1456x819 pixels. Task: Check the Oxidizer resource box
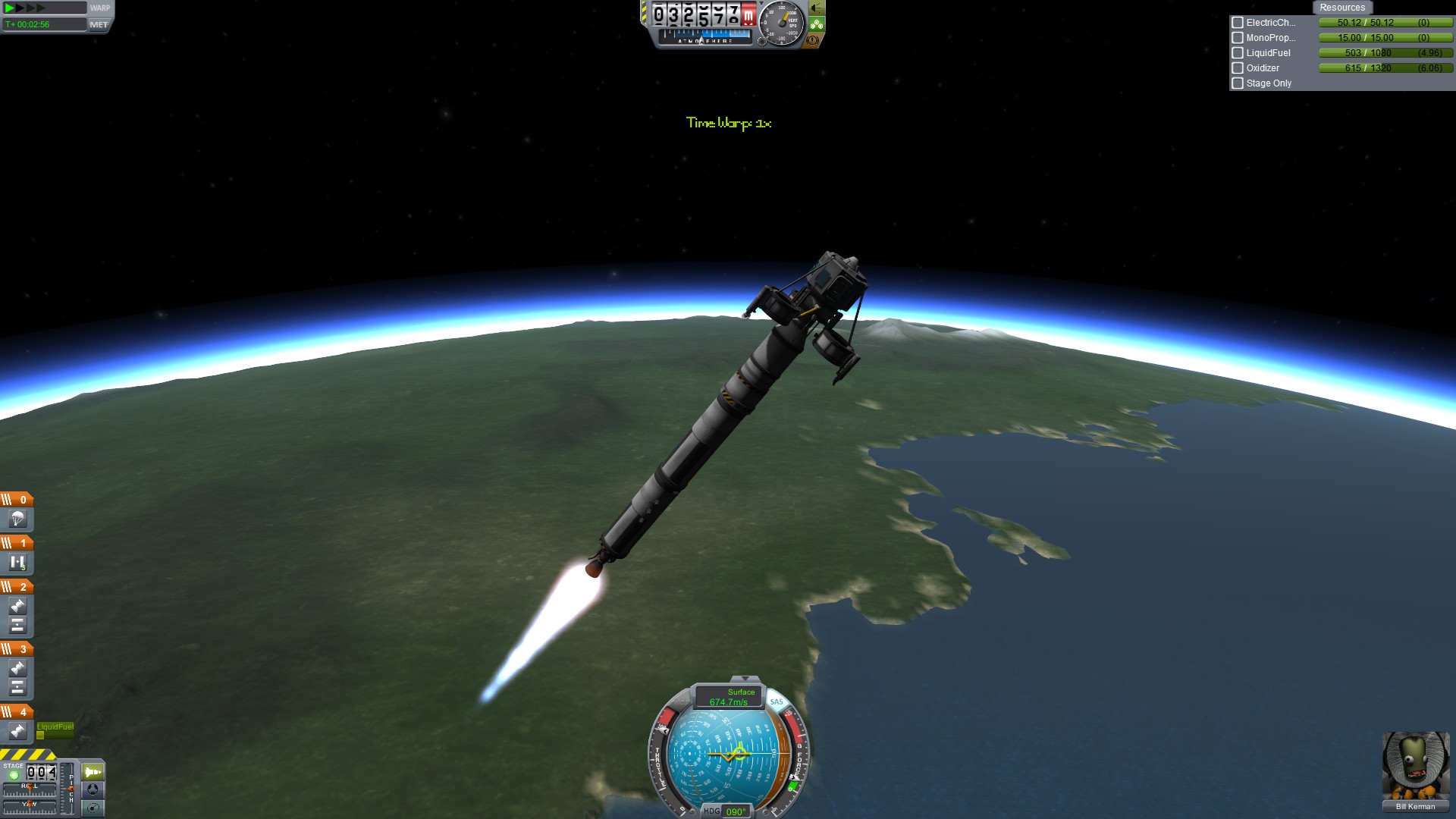pos(1238,68)
